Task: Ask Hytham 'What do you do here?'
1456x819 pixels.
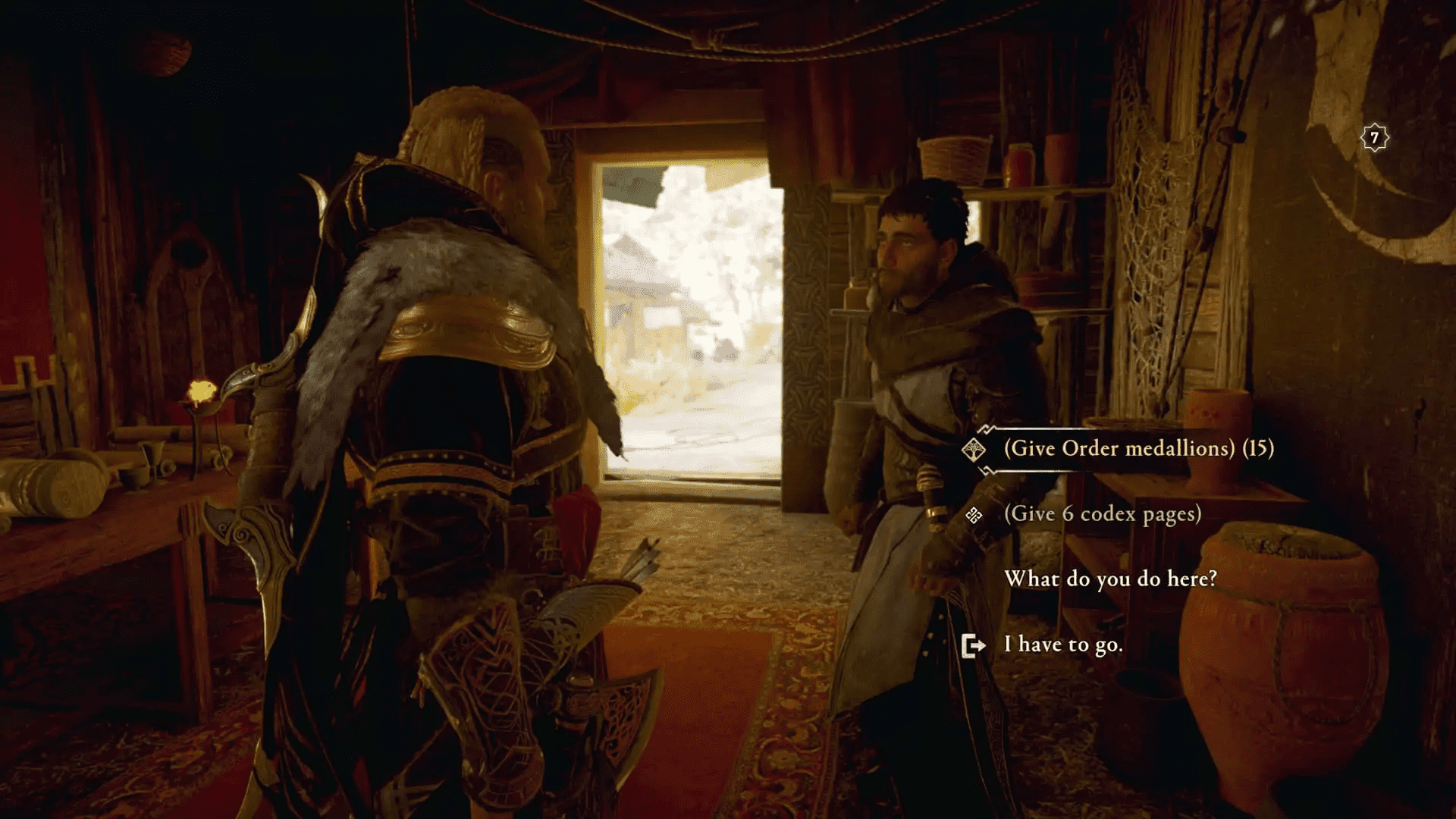Action: click(x=1112, y=580)
